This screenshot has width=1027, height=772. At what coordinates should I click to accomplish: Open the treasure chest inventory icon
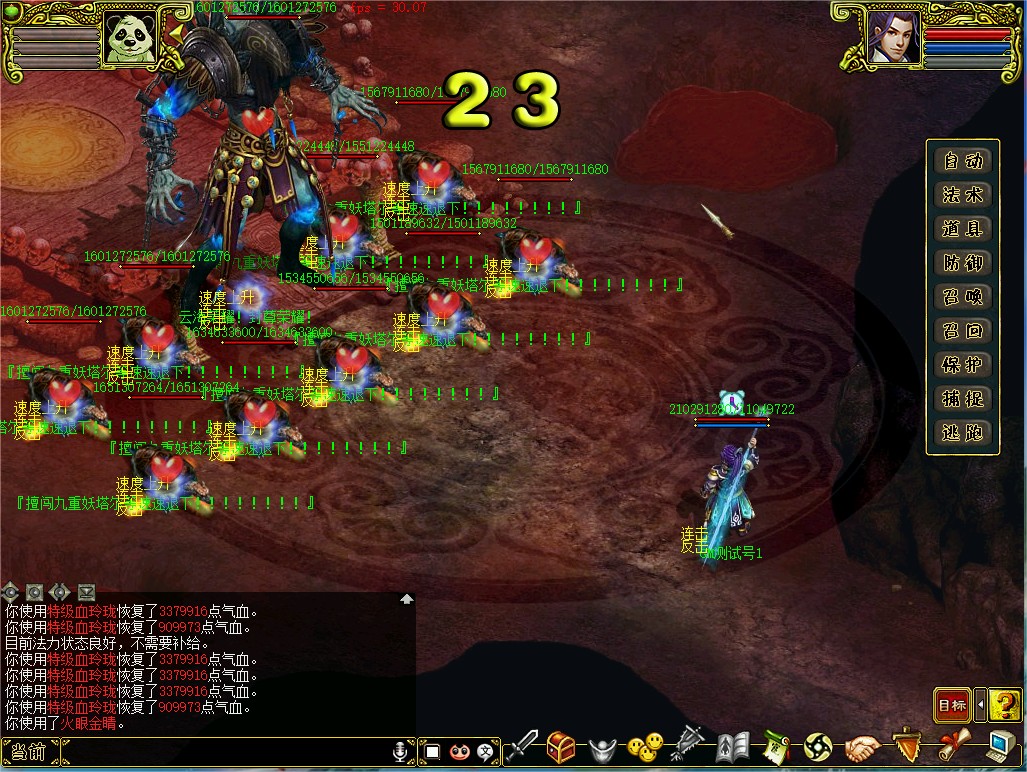[x=561, y=747]
